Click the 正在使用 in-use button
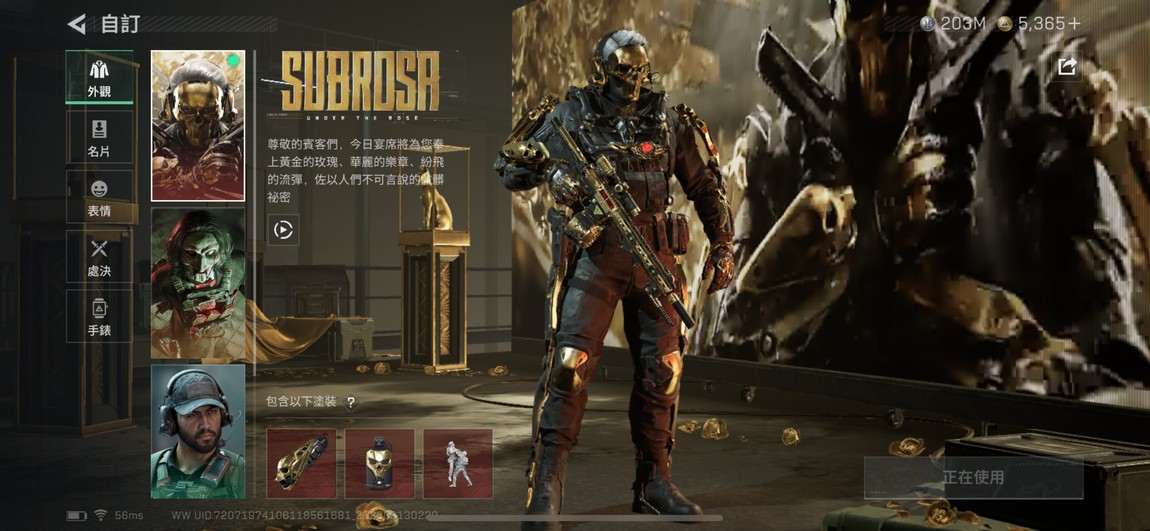This screenshot has width=1150, height=531. [973, 478]
